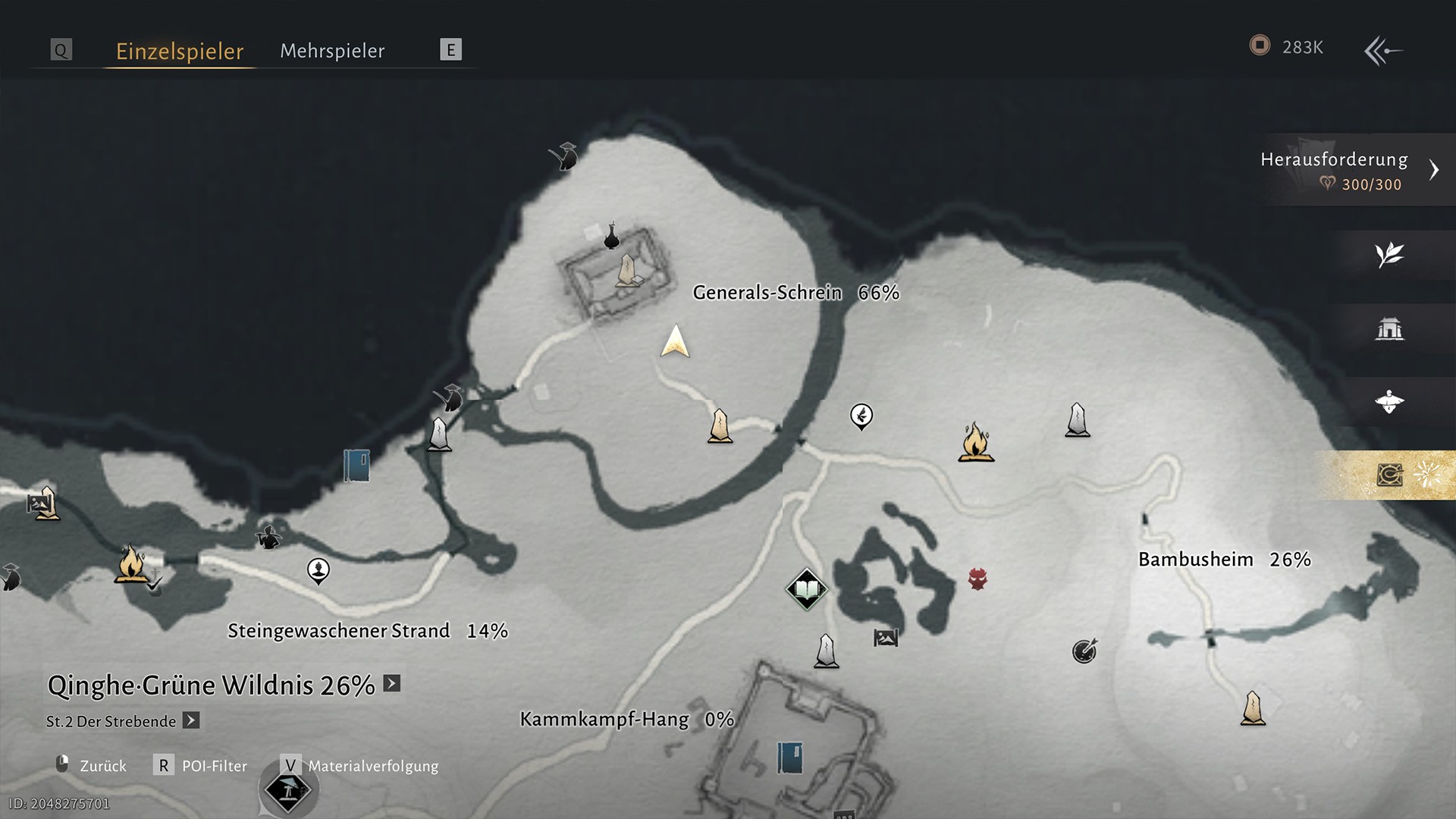
Task: Select the red demon mask boss marker
Action: click(x=977, y=579)
